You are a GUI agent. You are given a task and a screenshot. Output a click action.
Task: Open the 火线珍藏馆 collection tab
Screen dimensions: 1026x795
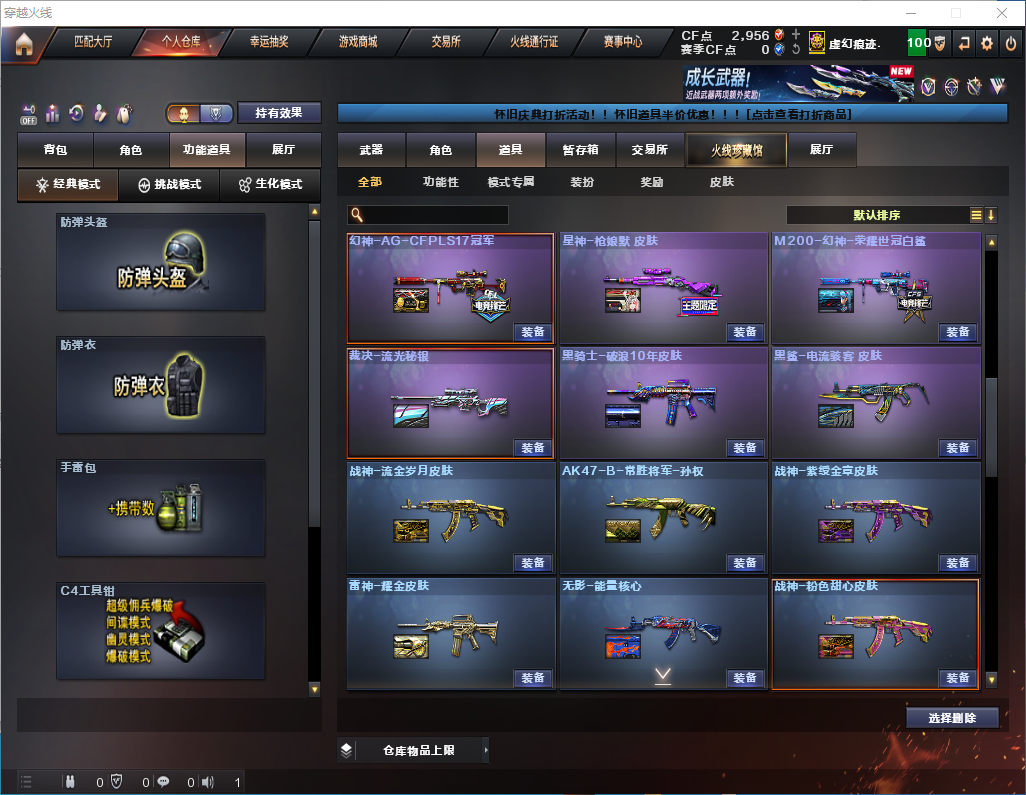(736, 150)
